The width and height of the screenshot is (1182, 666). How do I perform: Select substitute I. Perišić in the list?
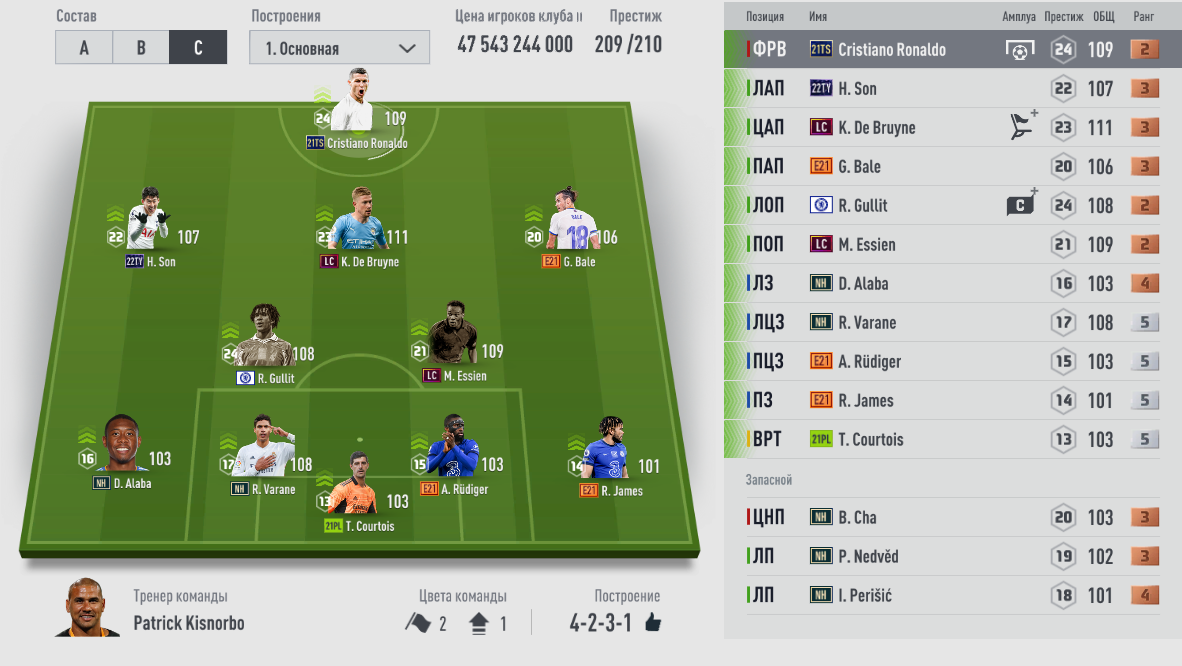[x=952, y=595]
